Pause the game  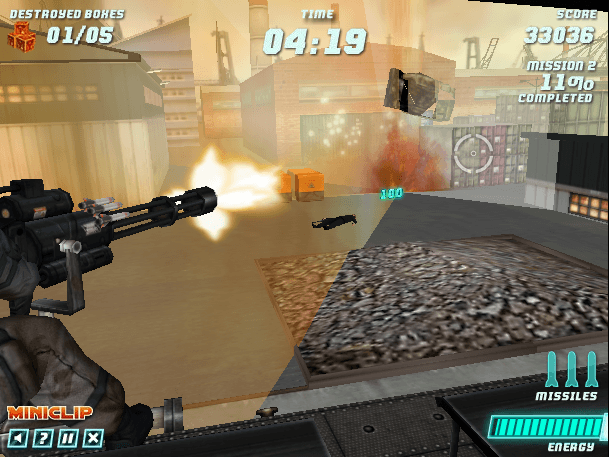(68, 437)
